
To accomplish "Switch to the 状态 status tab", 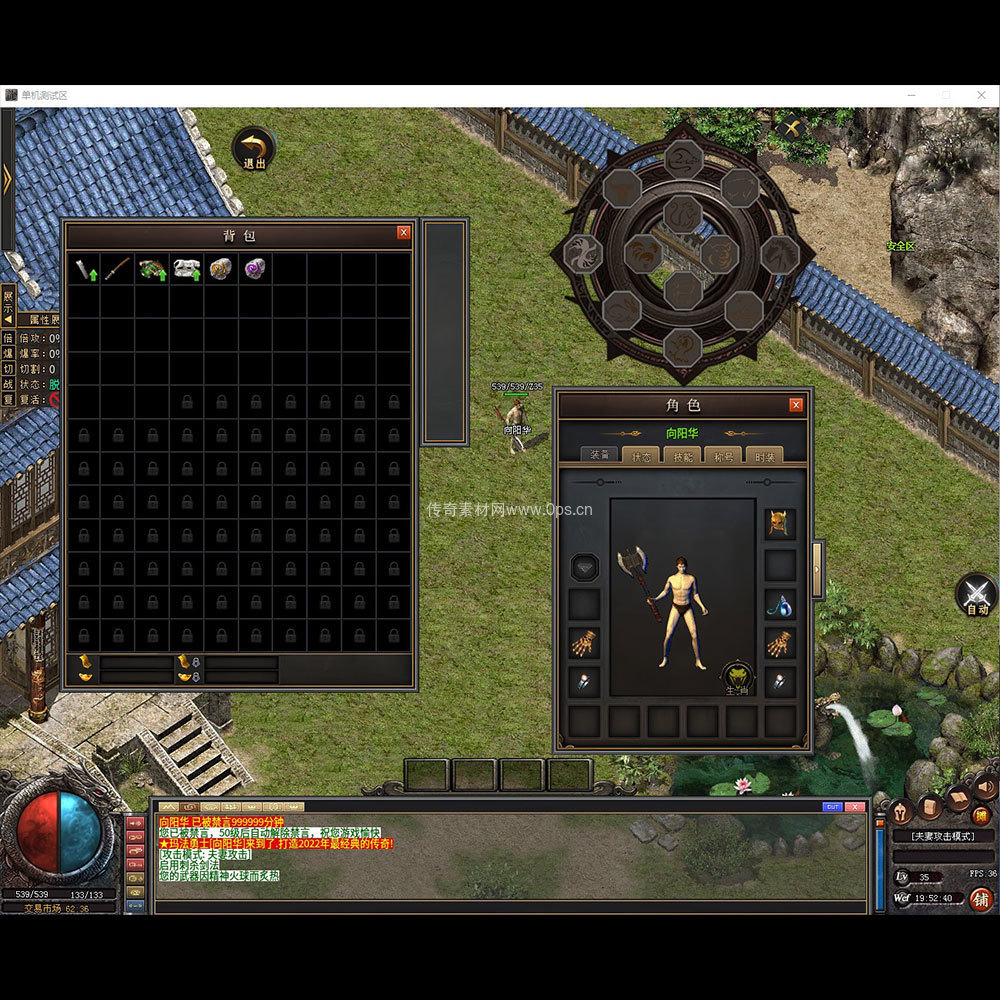I will [638, 455].
